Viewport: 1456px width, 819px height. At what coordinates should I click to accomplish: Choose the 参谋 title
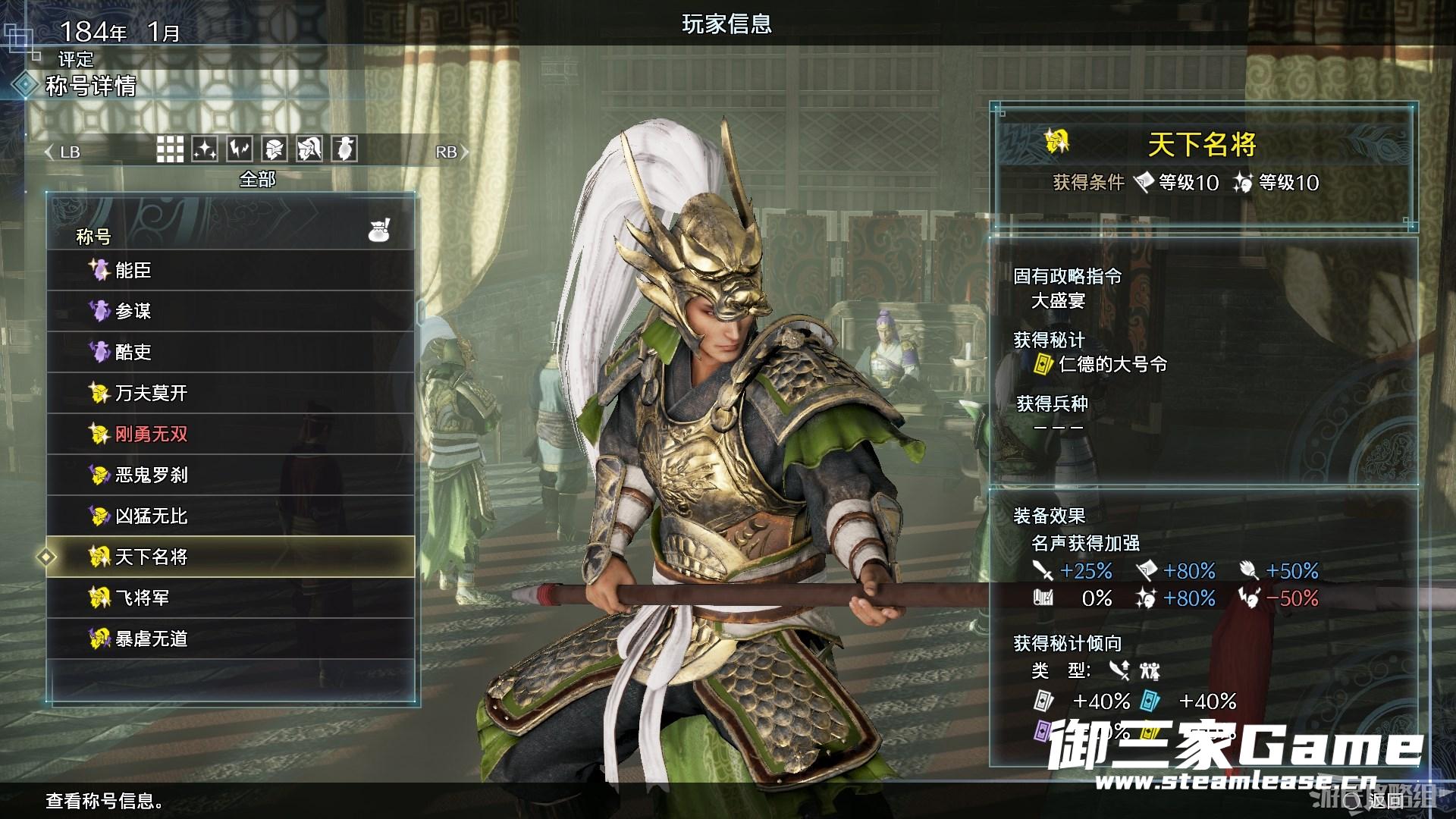[231, 311]
